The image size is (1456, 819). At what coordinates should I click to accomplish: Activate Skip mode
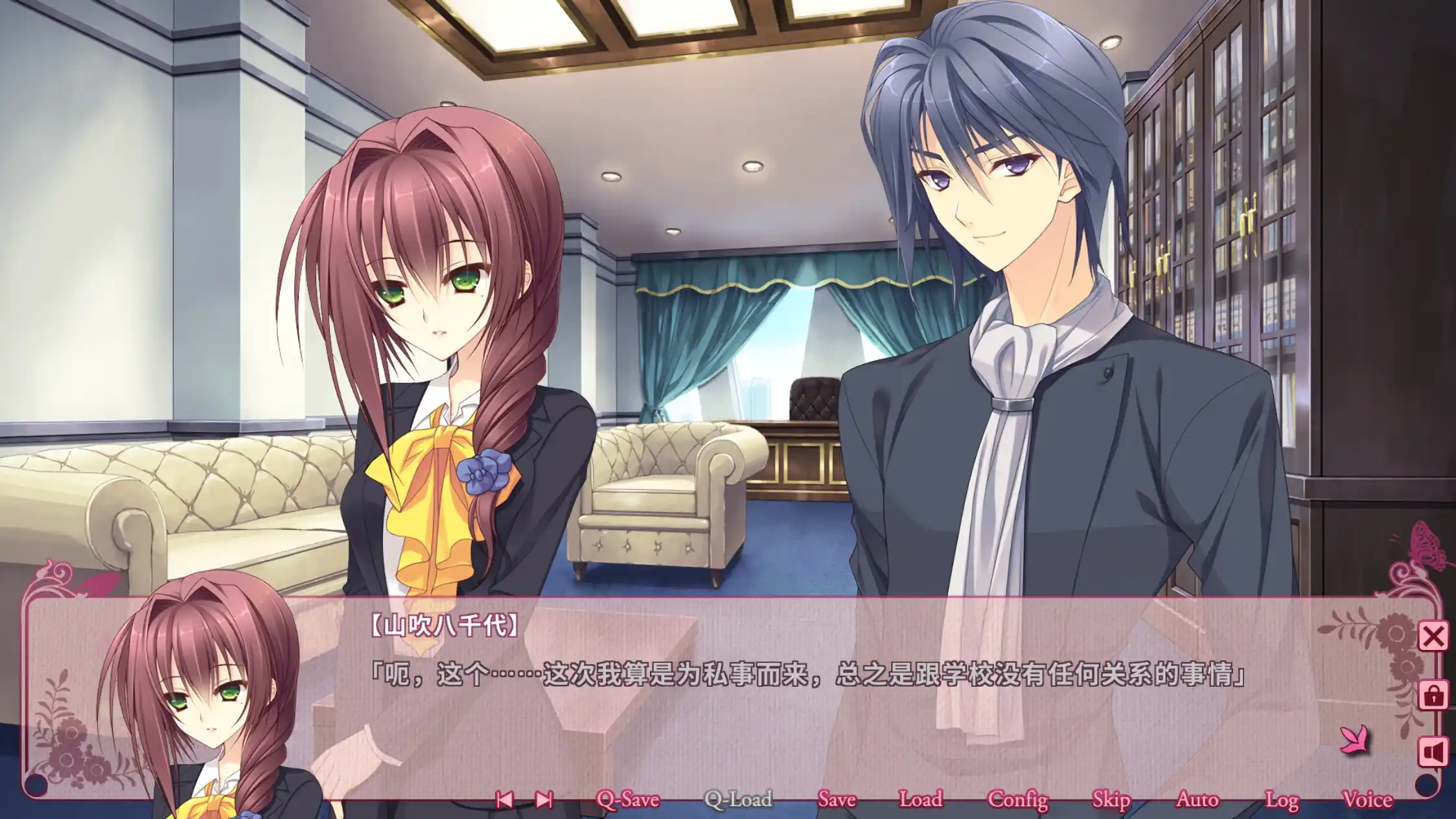(1111, 800)
